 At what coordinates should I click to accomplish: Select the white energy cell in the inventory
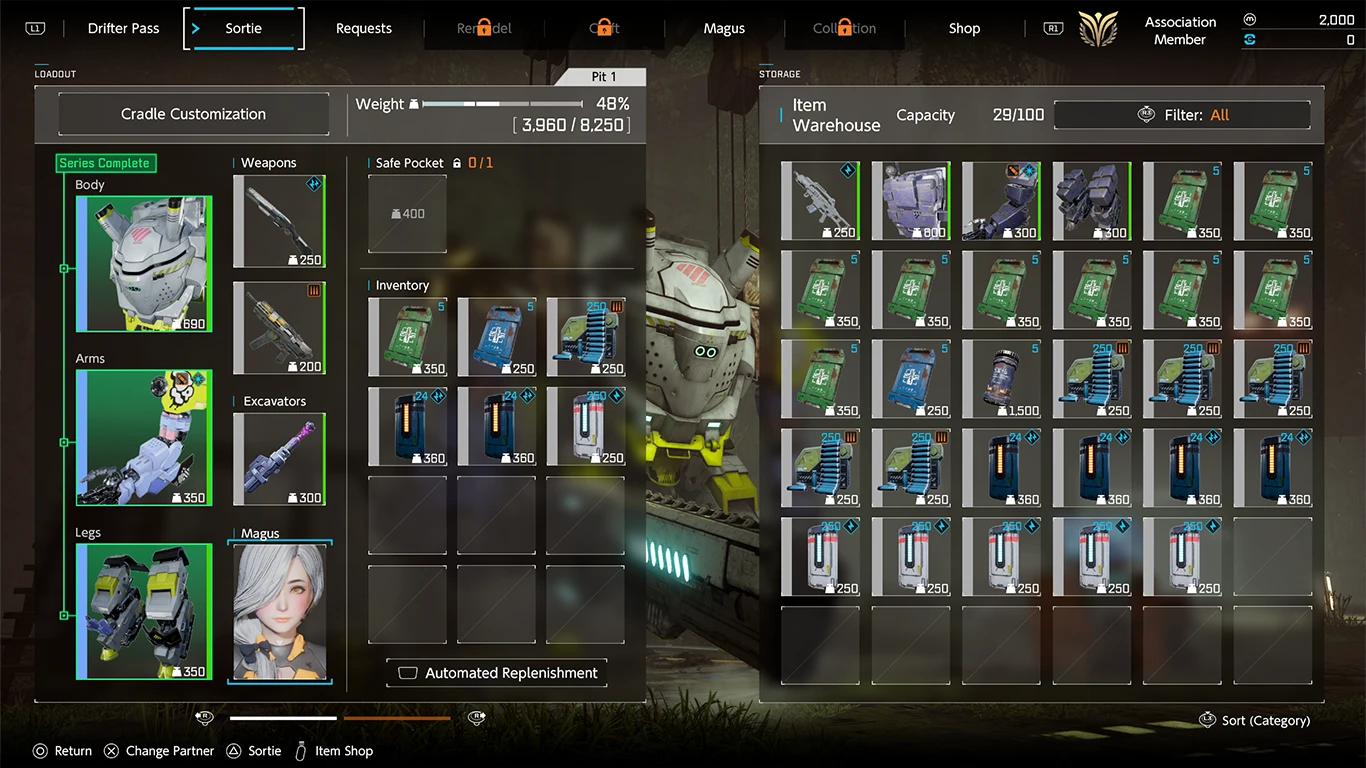click(585, 425)
